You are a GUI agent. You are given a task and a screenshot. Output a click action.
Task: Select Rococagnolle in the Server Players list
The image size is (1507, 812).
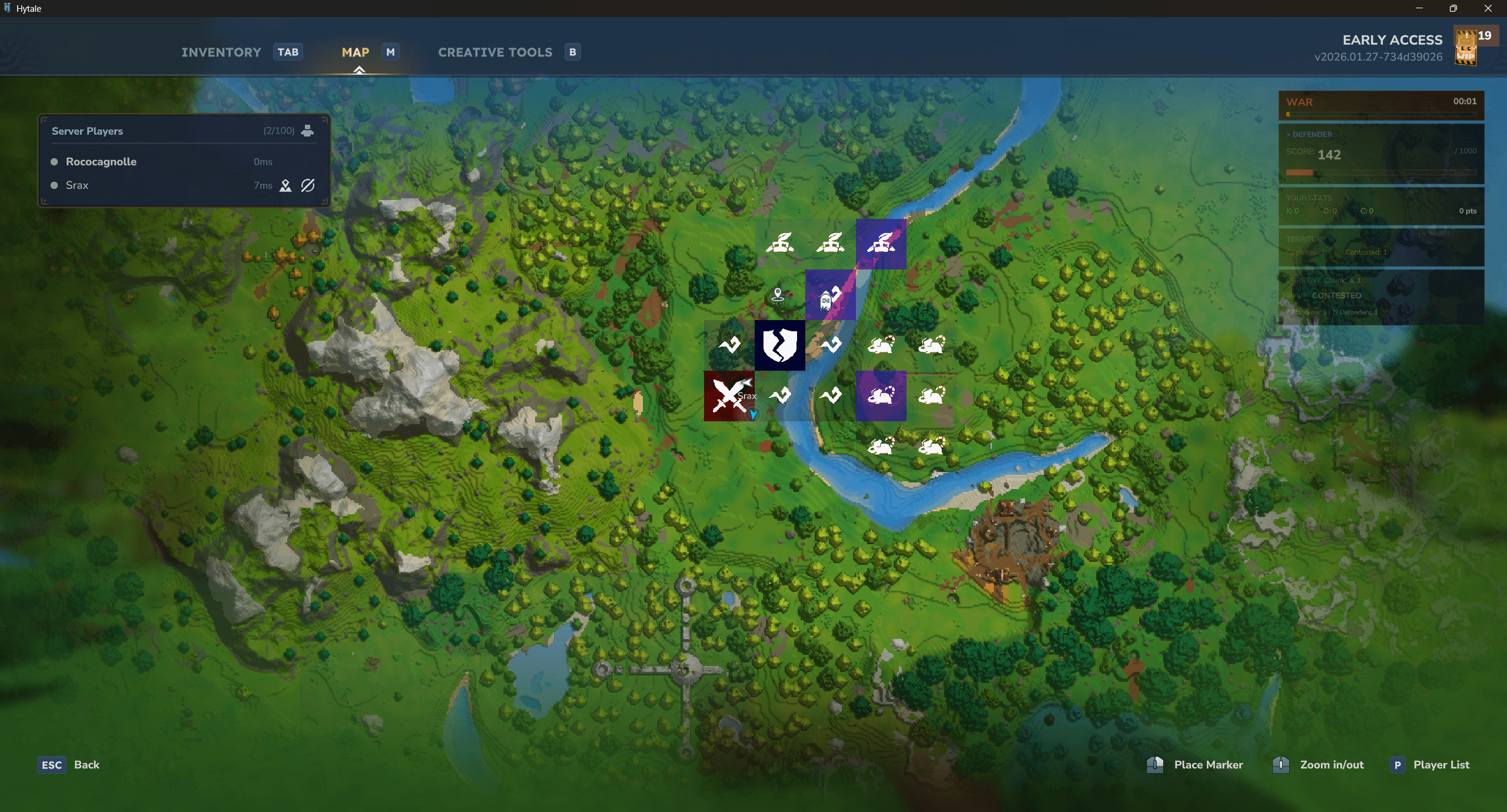click(101, 162)
